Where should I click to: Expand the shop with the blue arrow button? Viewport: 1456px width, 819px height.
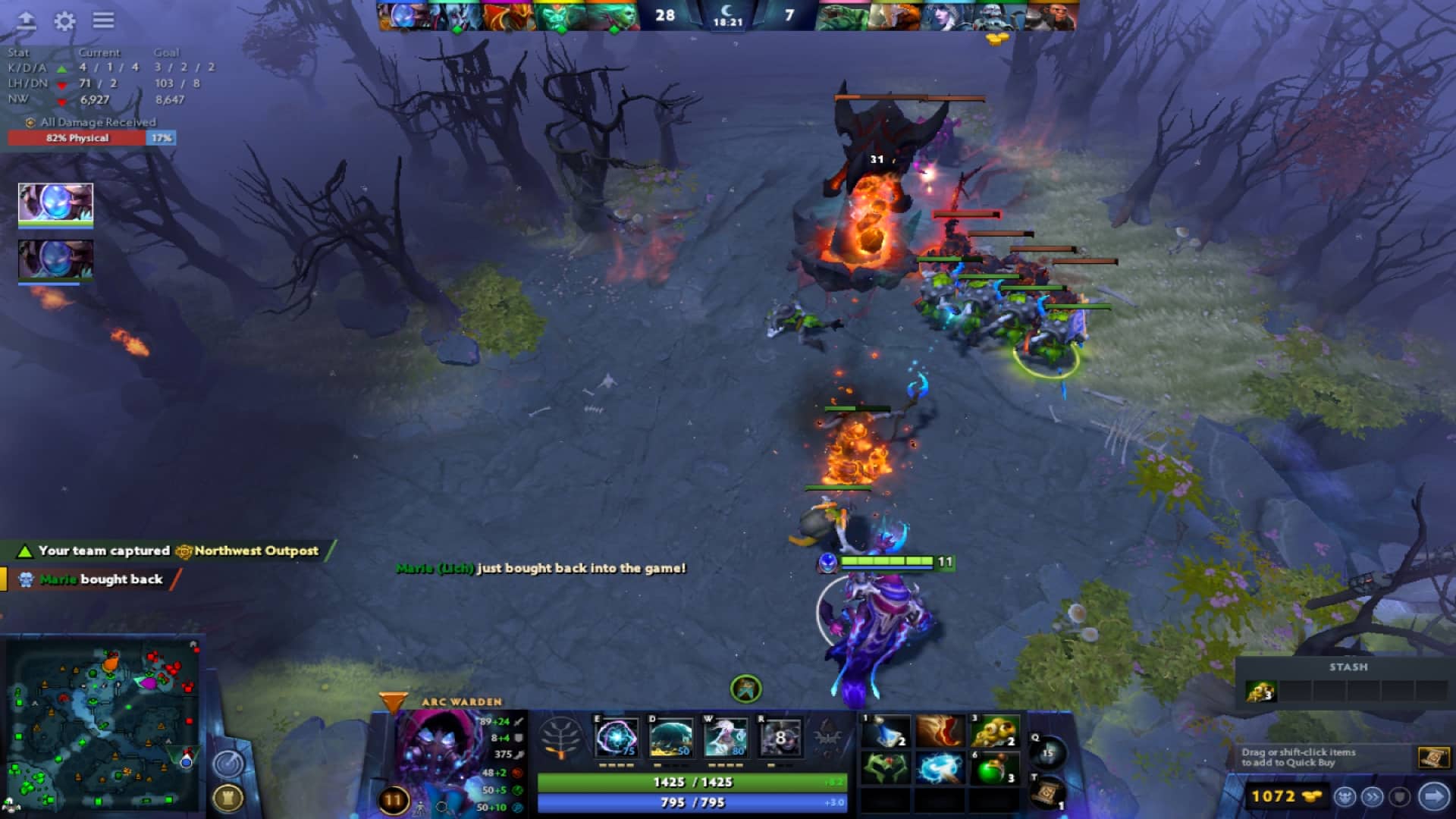pyautogui.click(x=1432, y=797)
